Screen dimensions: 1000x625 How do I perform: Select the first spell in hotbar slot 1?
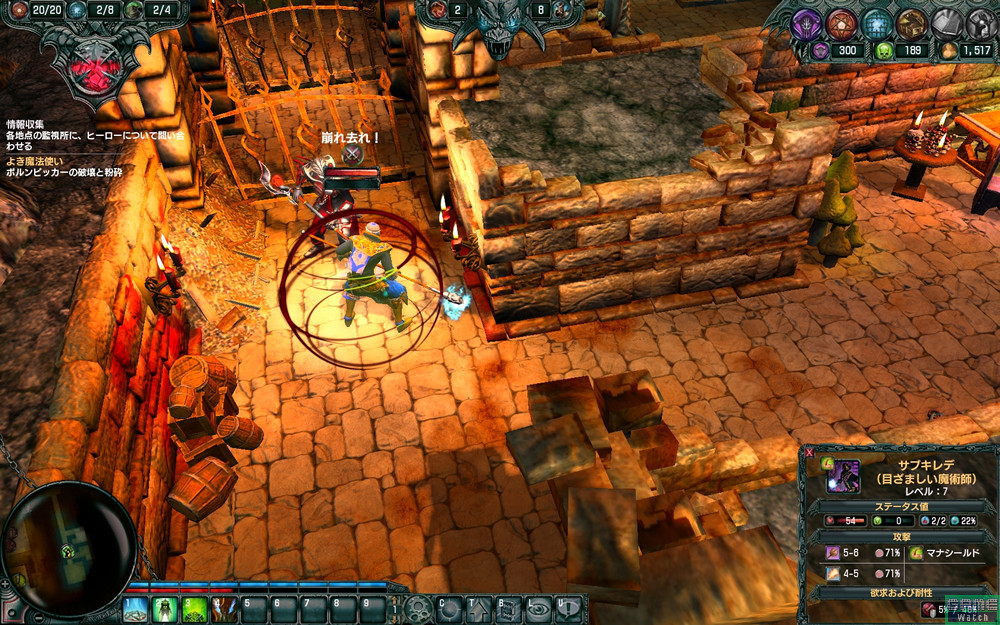[x=136, y=609]
